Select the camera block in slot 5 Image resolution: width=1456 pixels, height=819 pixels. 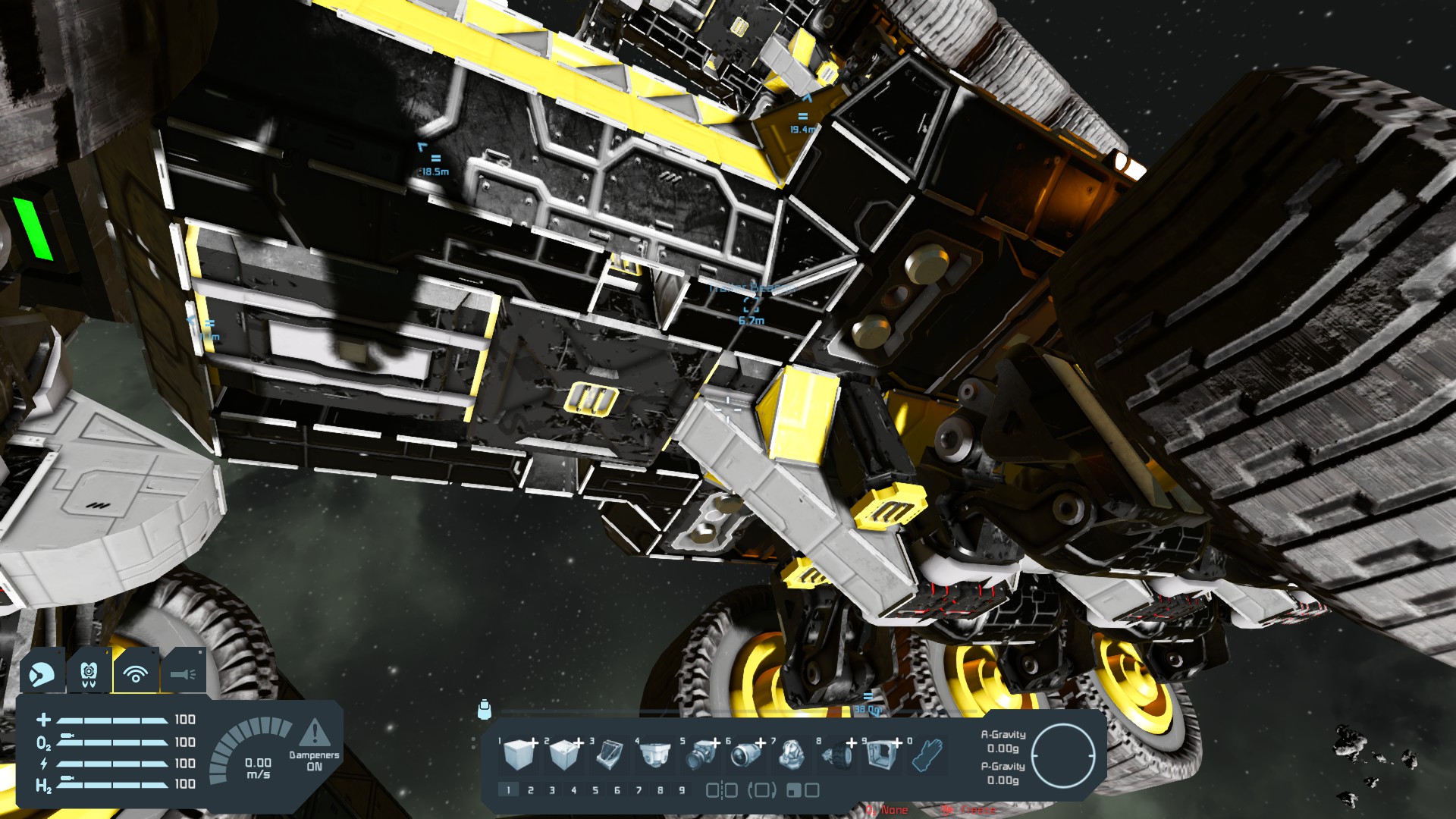(699, 755)
